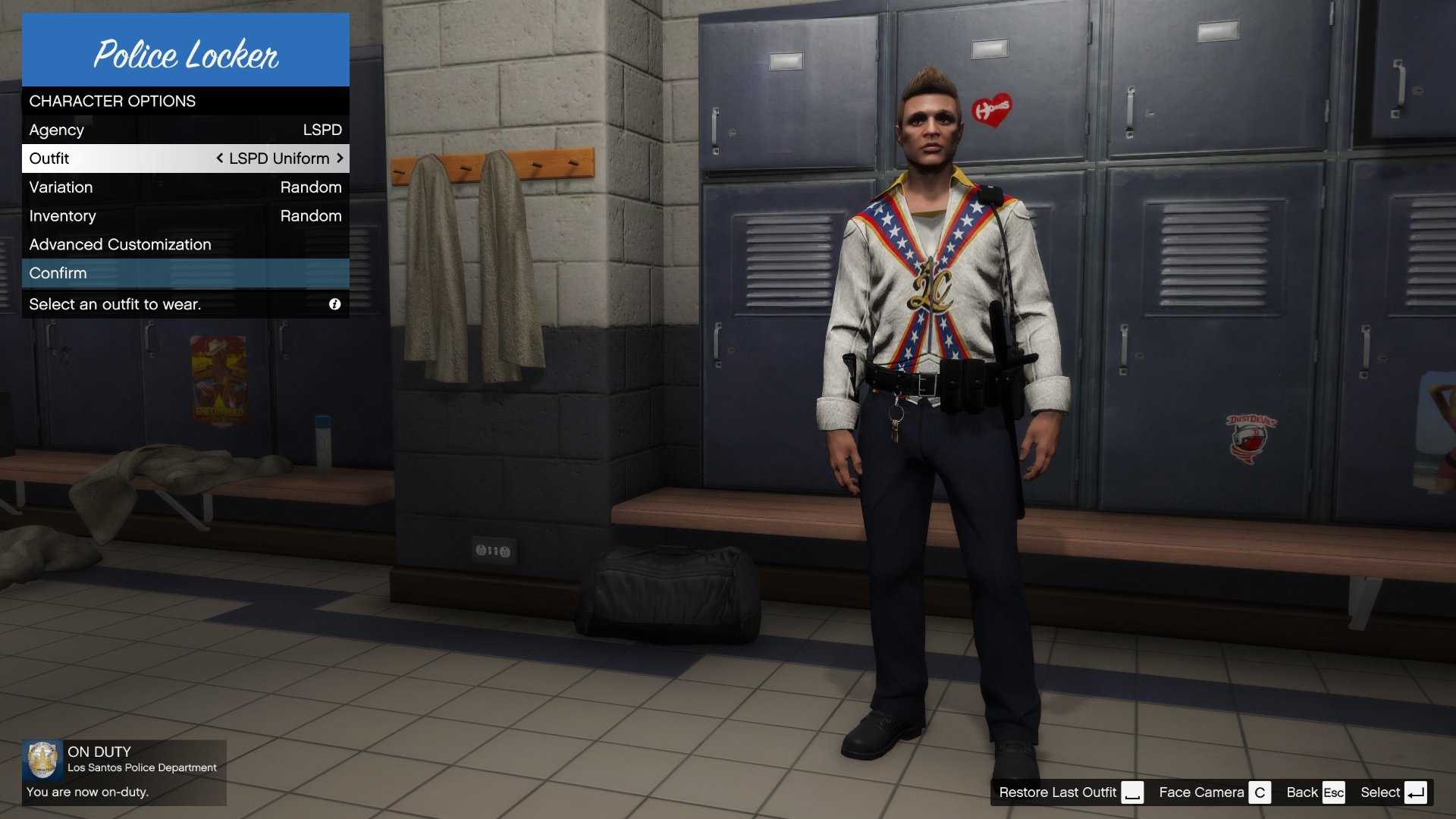Open the Inventory option row
This screenshot has width=1456, height=819.
pyautogui.click(x=185, y=216)
